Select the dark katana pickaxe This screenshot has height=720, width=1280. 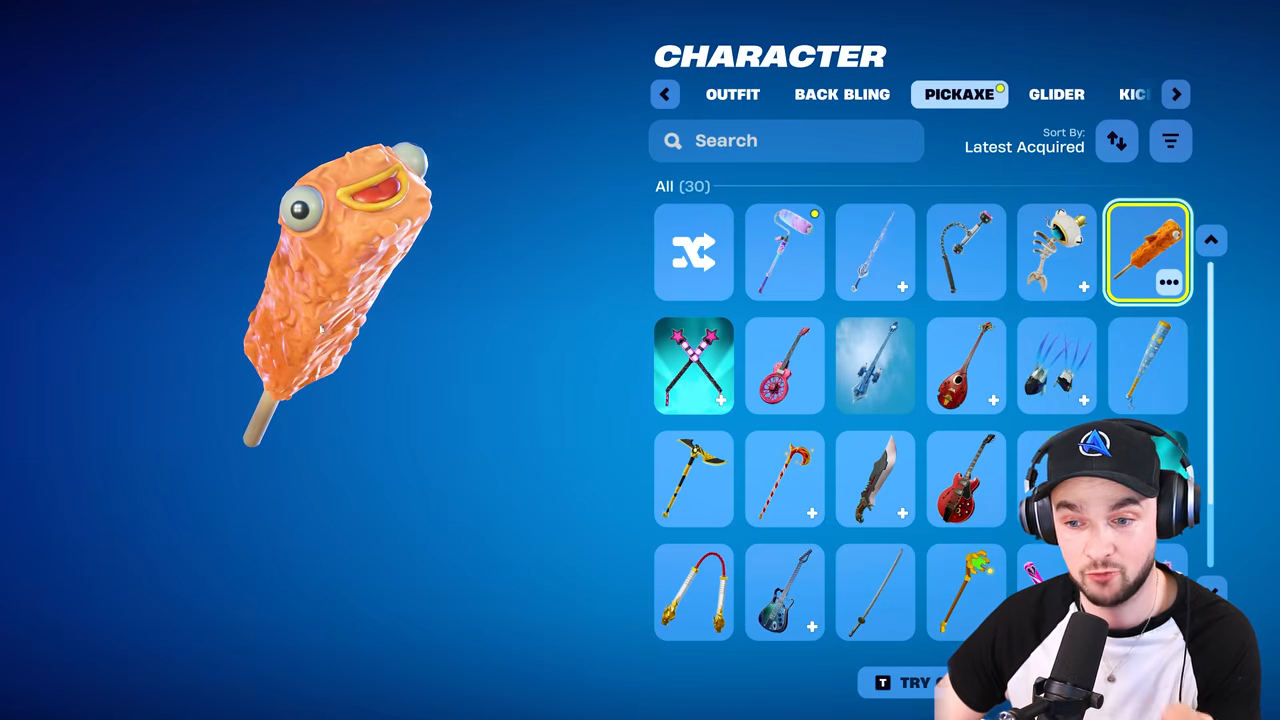(x=876, y=593)
